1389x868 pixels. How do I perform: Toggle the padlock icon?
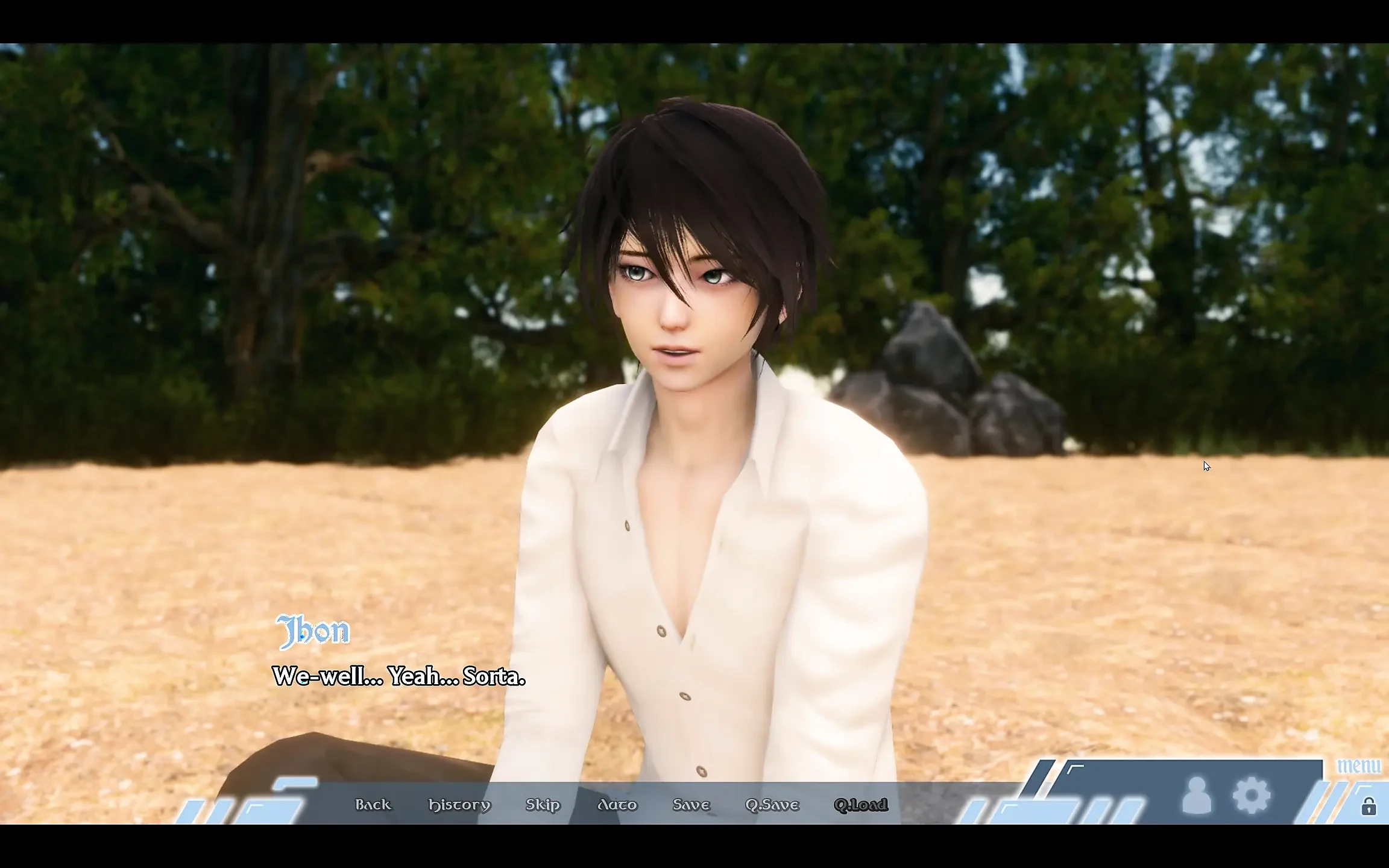click(1369, 806)
